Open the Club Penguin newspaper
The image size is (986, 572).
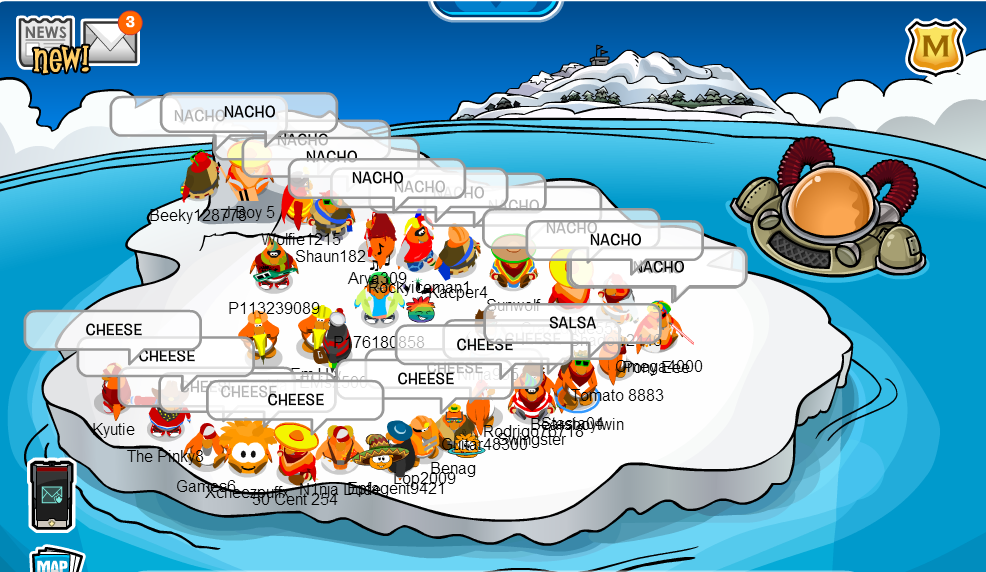(x=46, y=43)
